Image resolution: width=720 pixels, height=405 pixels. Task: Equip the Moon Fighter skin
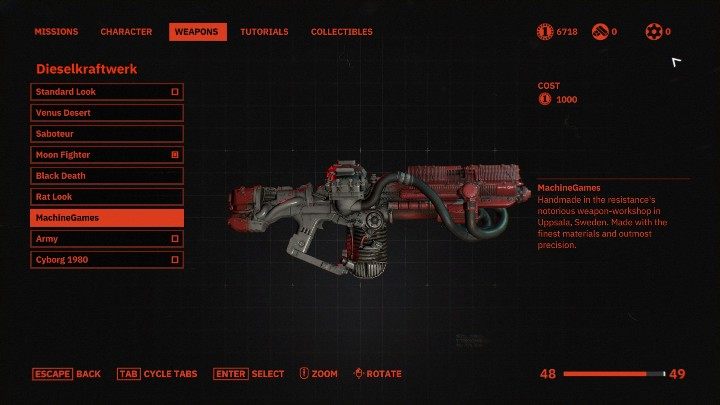106,155
